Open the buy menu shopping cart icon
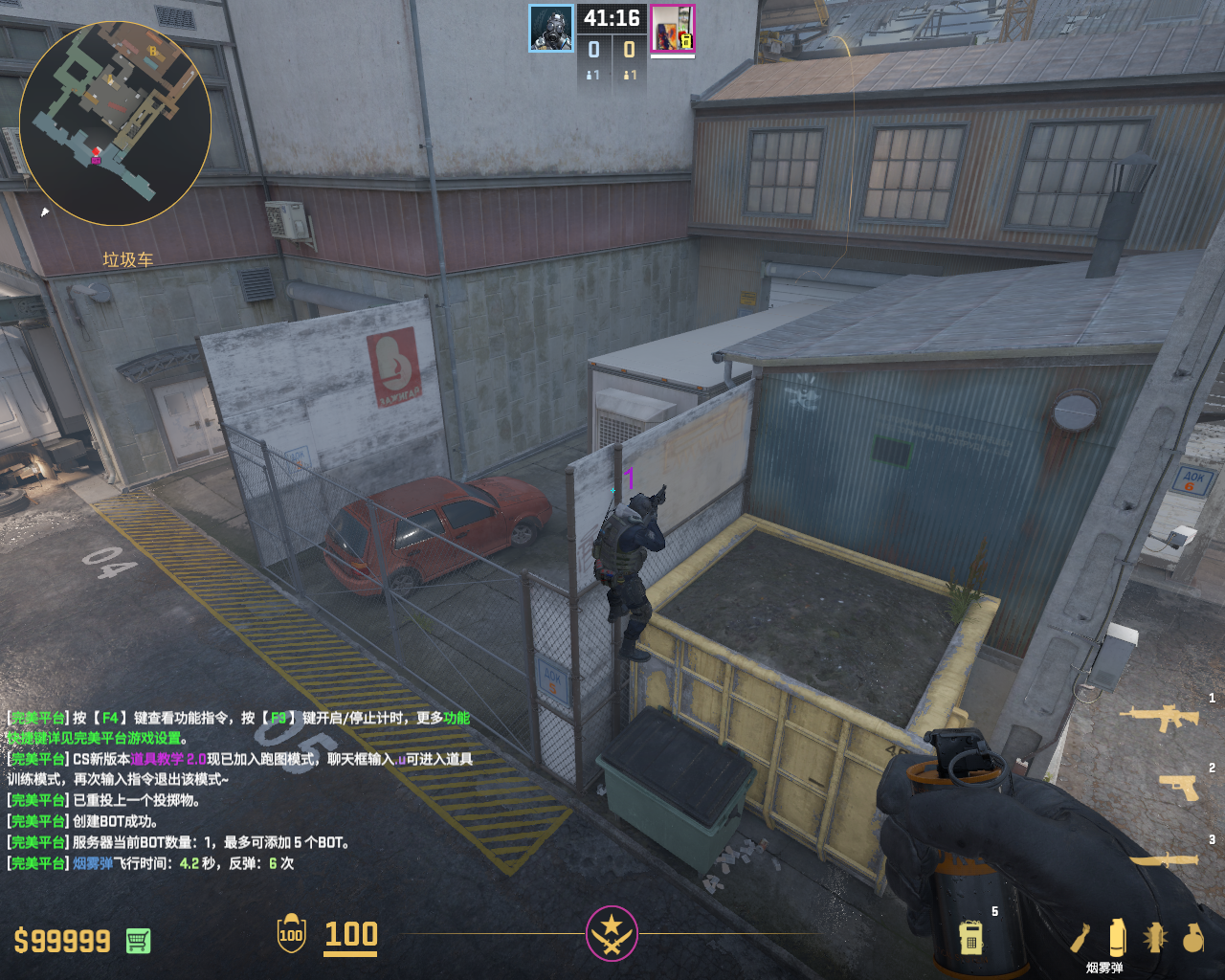This screenshot has height=980, width=1225. click(138, 941)
